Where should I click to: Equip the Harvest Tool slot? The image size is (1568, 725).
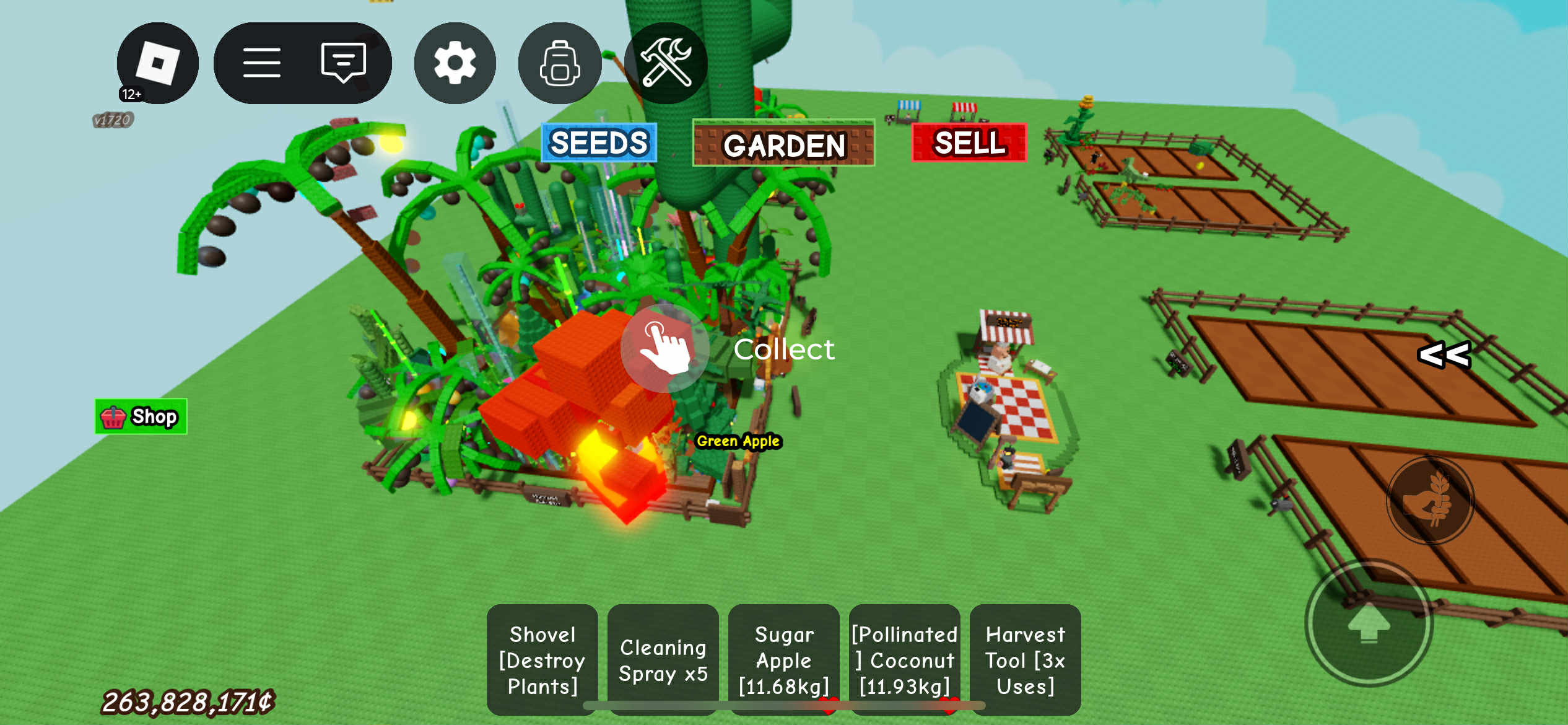[1025, 660]
